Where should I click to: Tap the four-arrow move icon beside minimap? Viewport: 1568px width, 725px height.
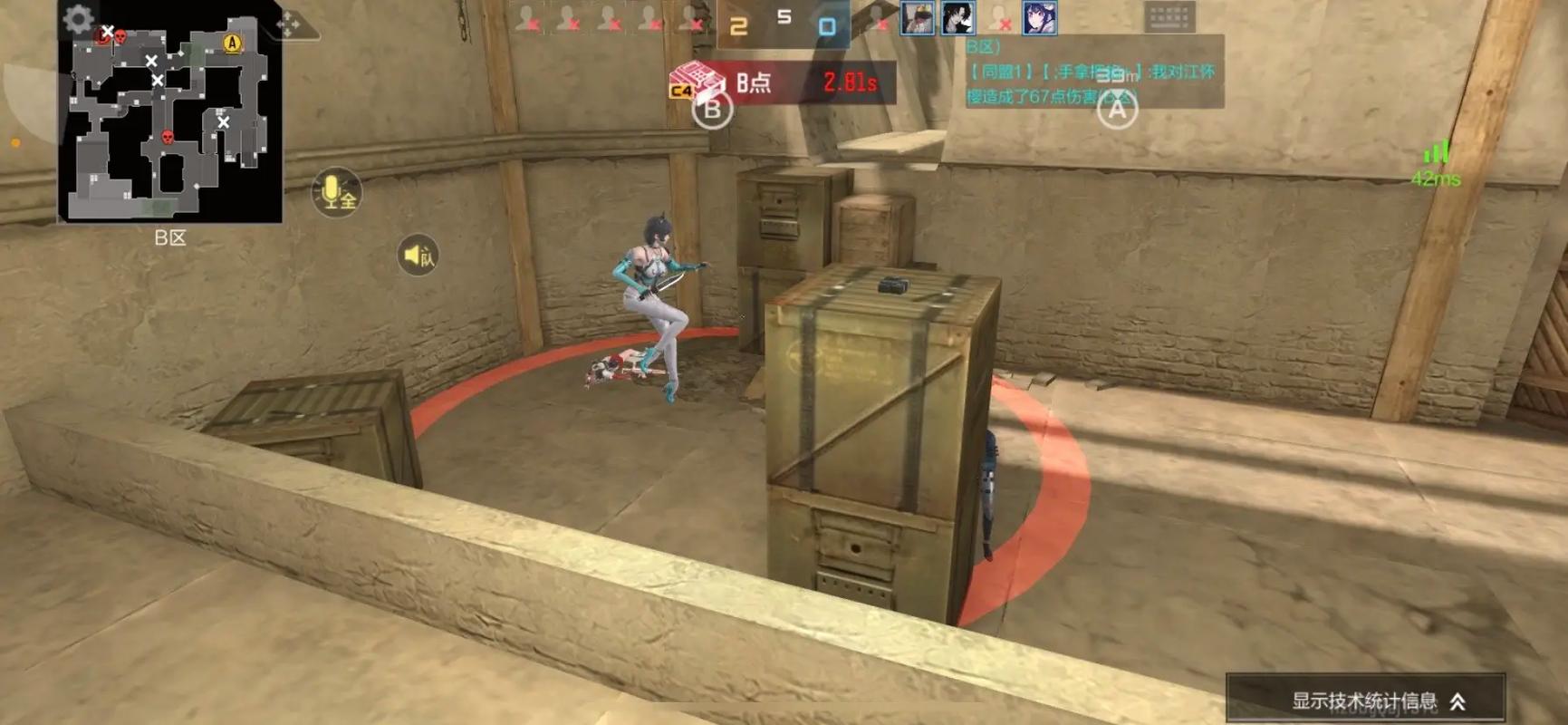point(290,24)
